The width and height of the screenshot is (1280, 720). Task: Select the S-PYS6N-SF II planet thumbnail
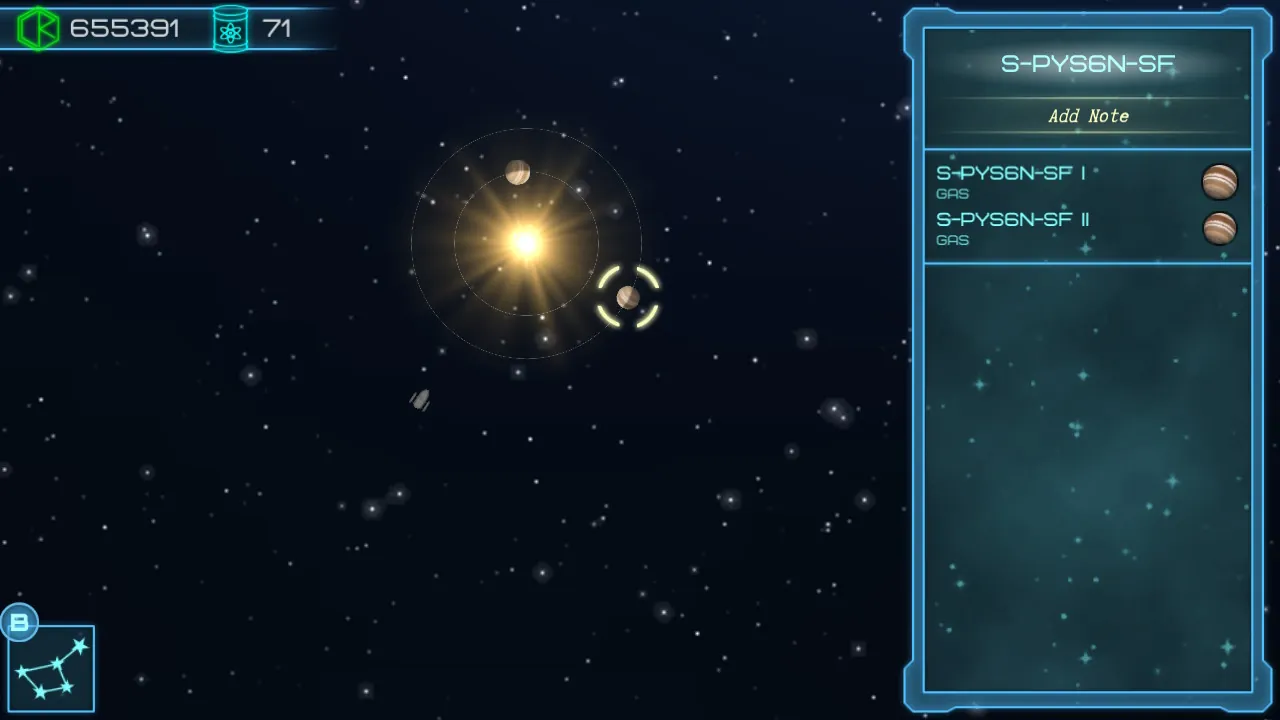coord(1222,228)
